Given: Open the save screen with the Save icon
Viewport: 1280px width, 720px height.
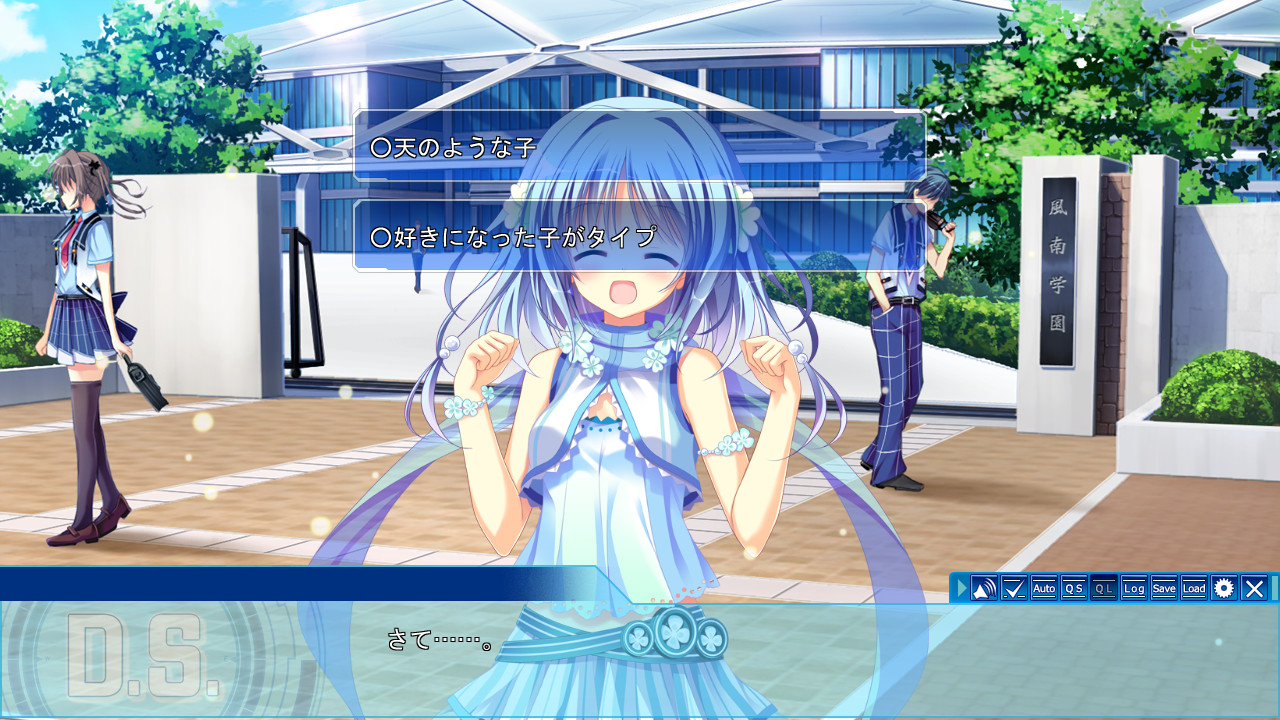Looking at the screenshot, I should (x=1163, y=590).
